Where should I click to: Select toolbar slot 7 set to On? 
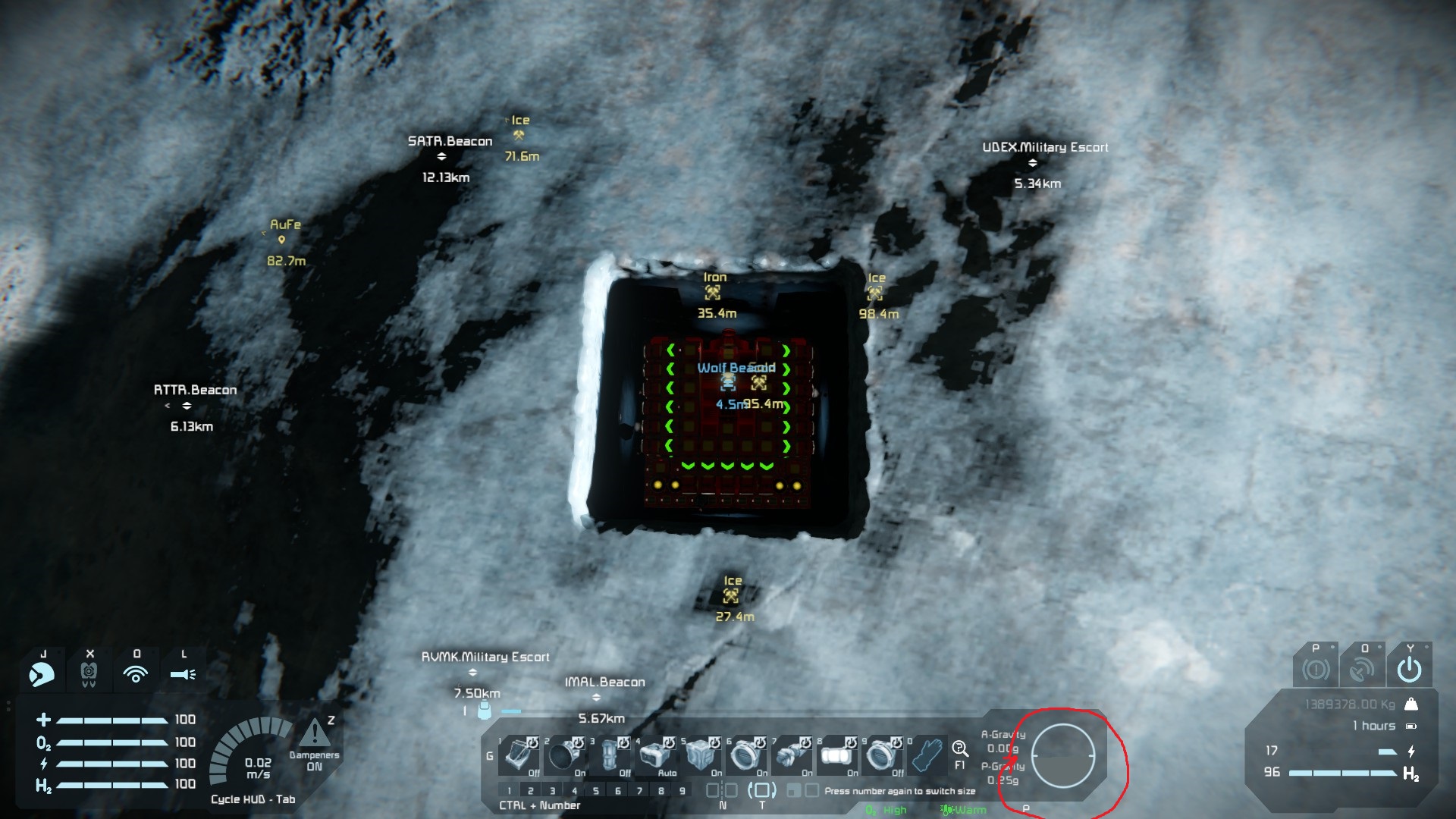point(793,755)
